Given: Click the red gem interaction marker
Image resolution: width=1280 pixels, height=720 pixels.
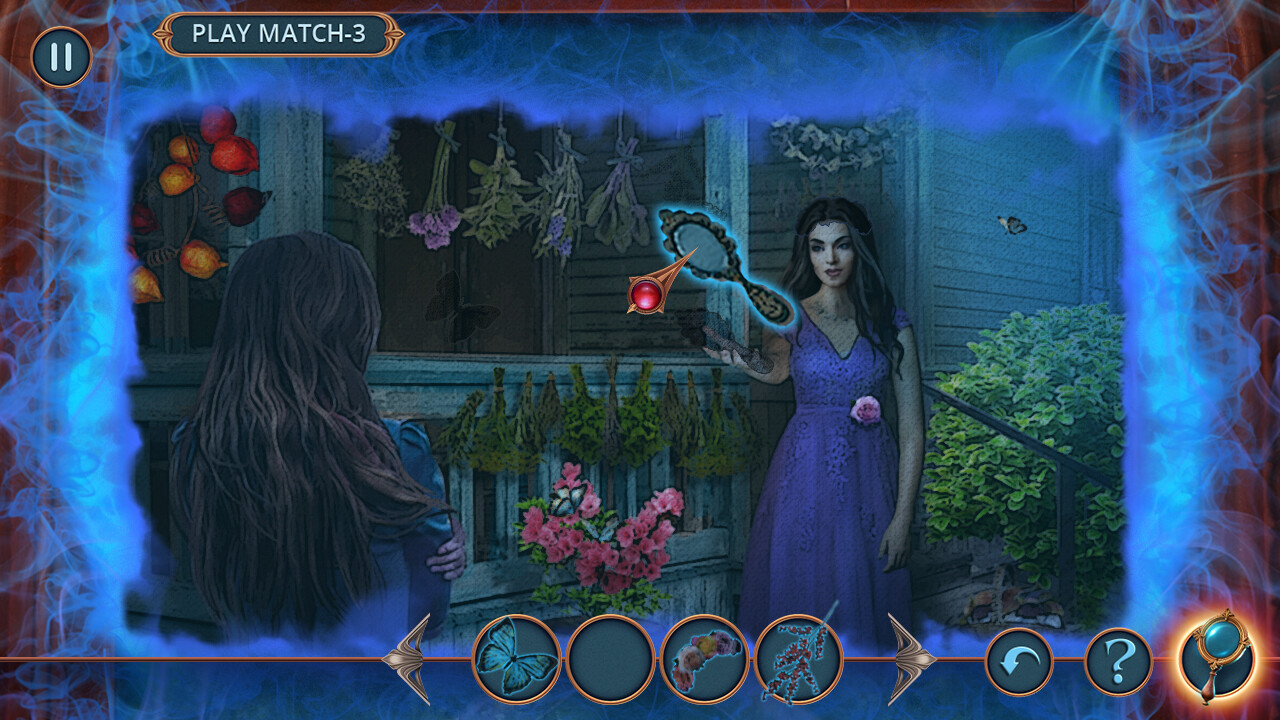Looking at the screenshot, I should pos(645,295).
